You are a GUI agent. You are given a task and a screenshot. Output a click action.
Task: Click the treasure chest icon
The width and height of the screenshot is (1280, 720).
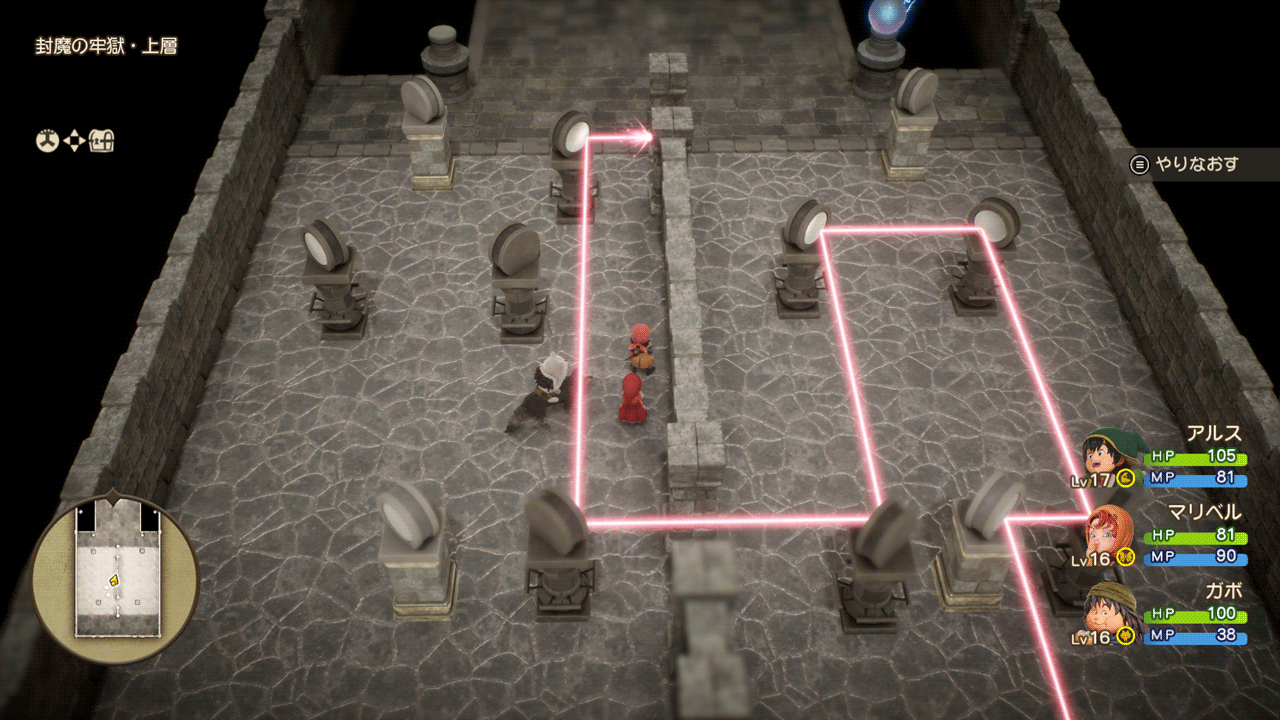pyautogui.click(x=102, y=141)
